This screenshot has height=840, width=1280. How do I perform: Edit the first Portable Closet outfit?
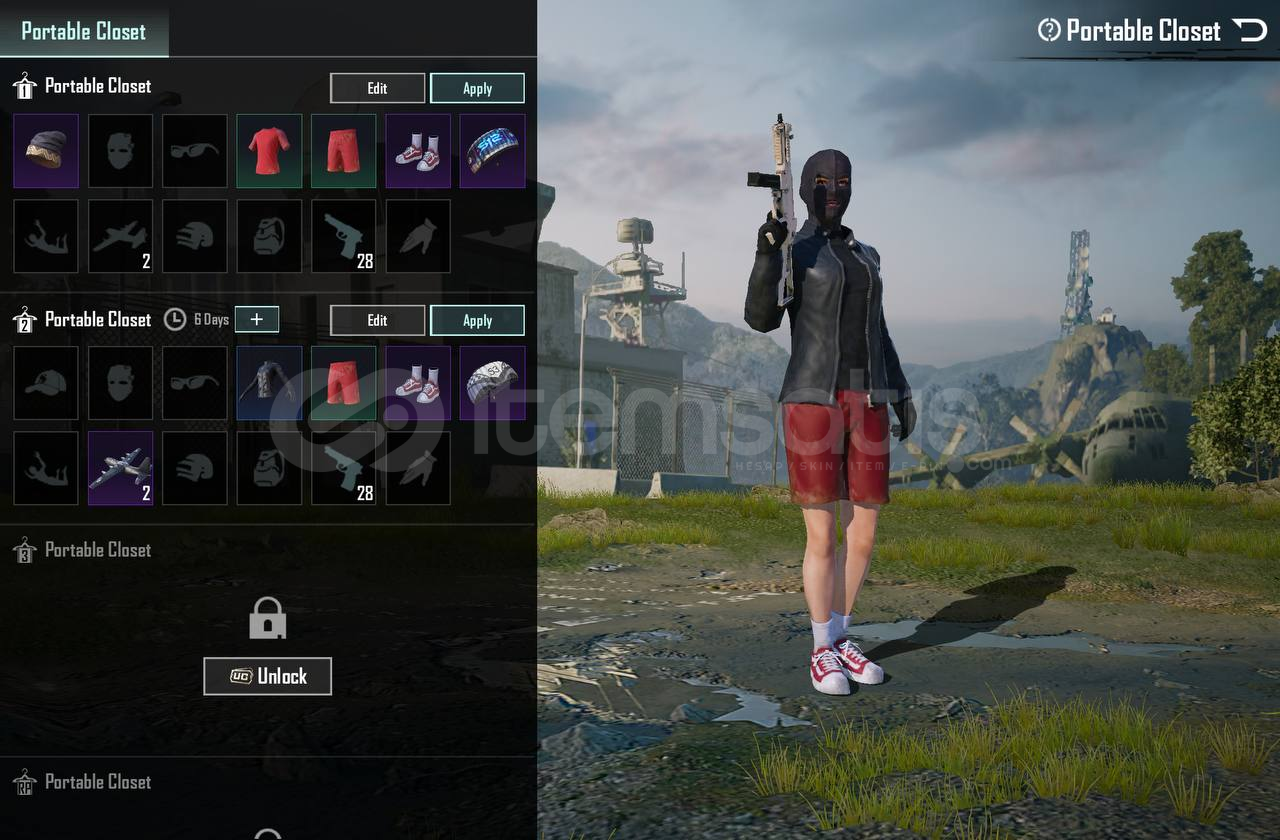click(377, 88)
